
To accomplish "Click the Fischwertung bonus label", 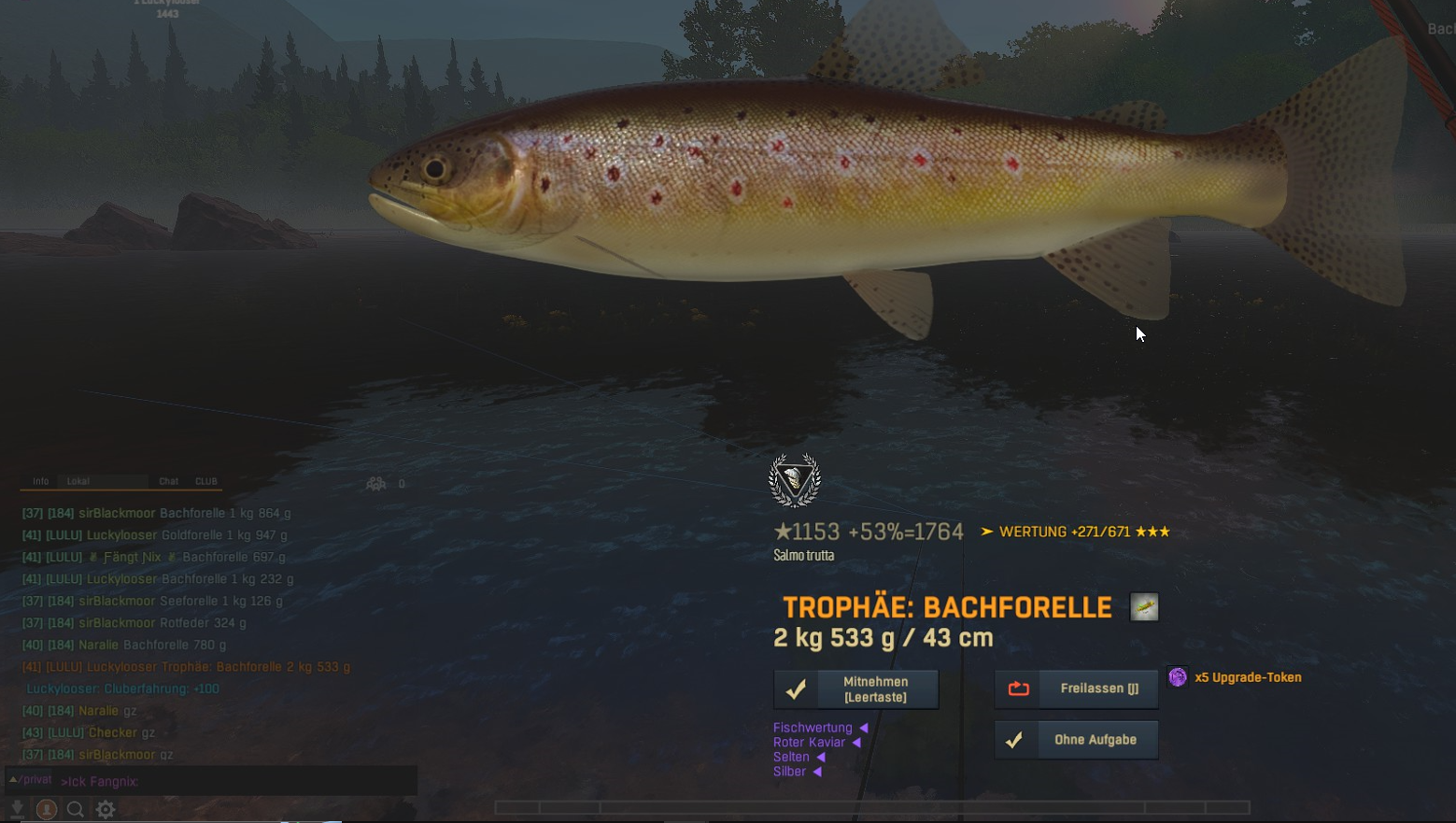I will point(813,728).
